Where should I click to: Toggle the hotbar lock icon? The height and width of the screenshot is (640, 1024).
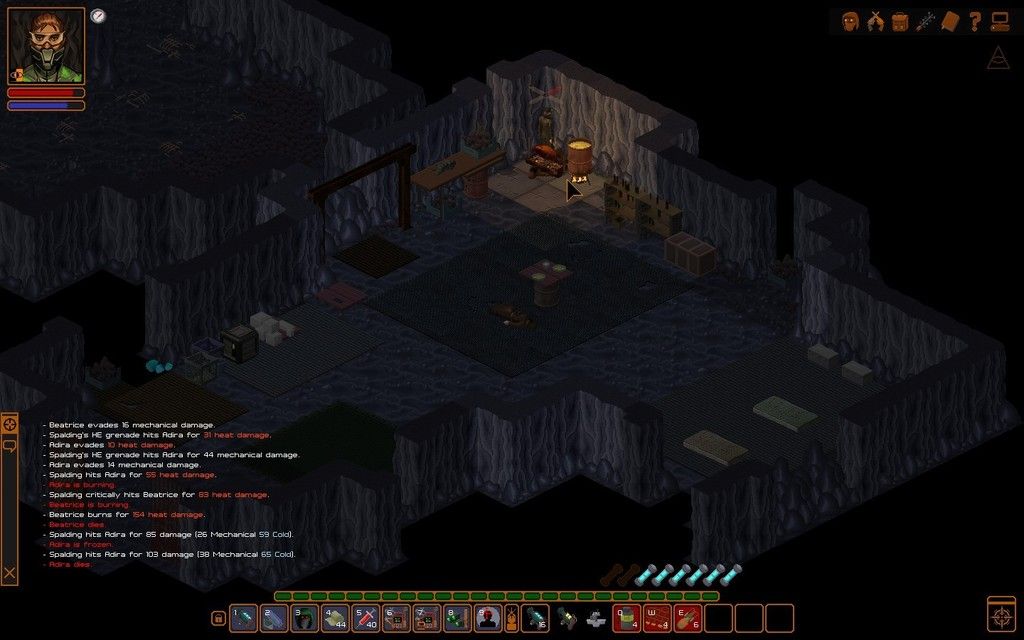(x=218, y=618)
